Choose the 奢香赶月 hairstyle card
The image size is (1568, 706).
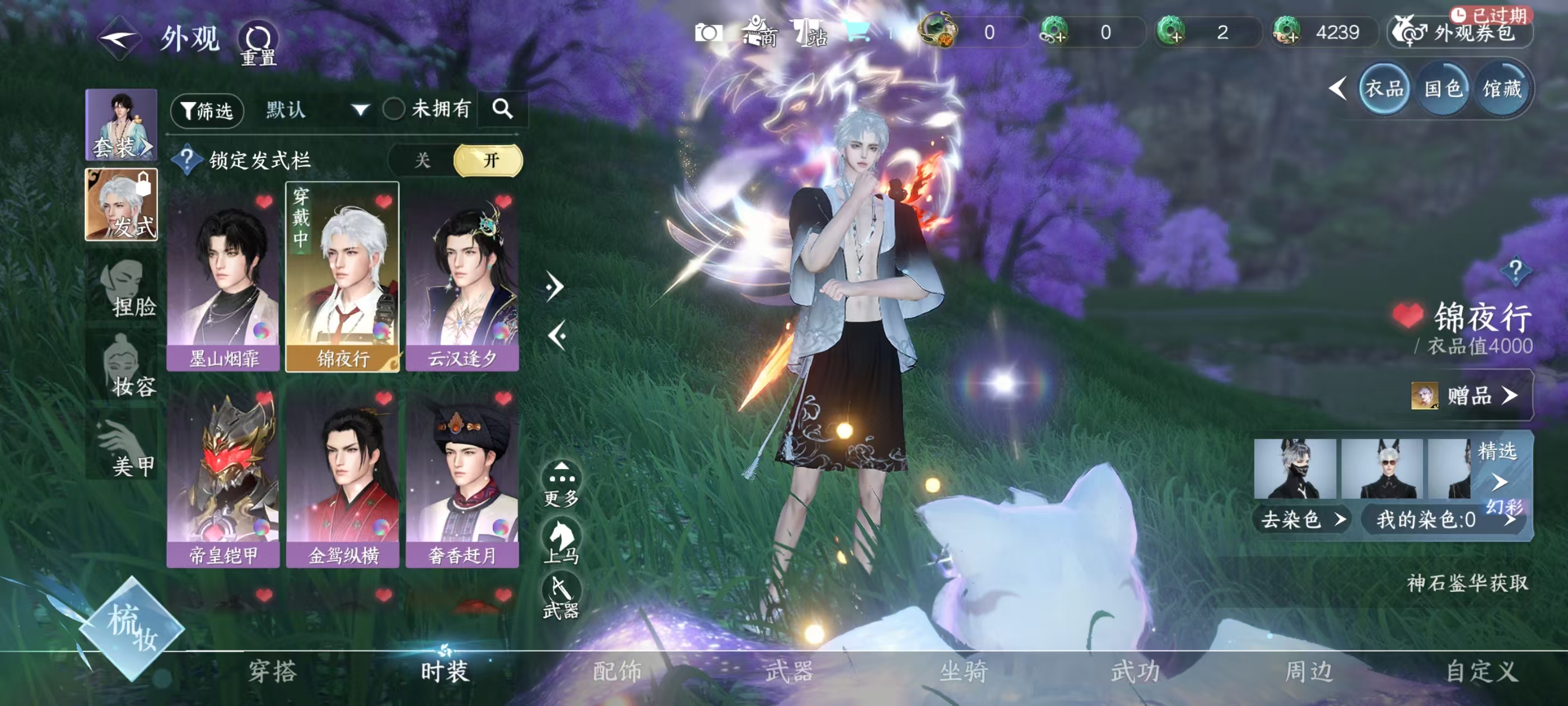(462, 477)
